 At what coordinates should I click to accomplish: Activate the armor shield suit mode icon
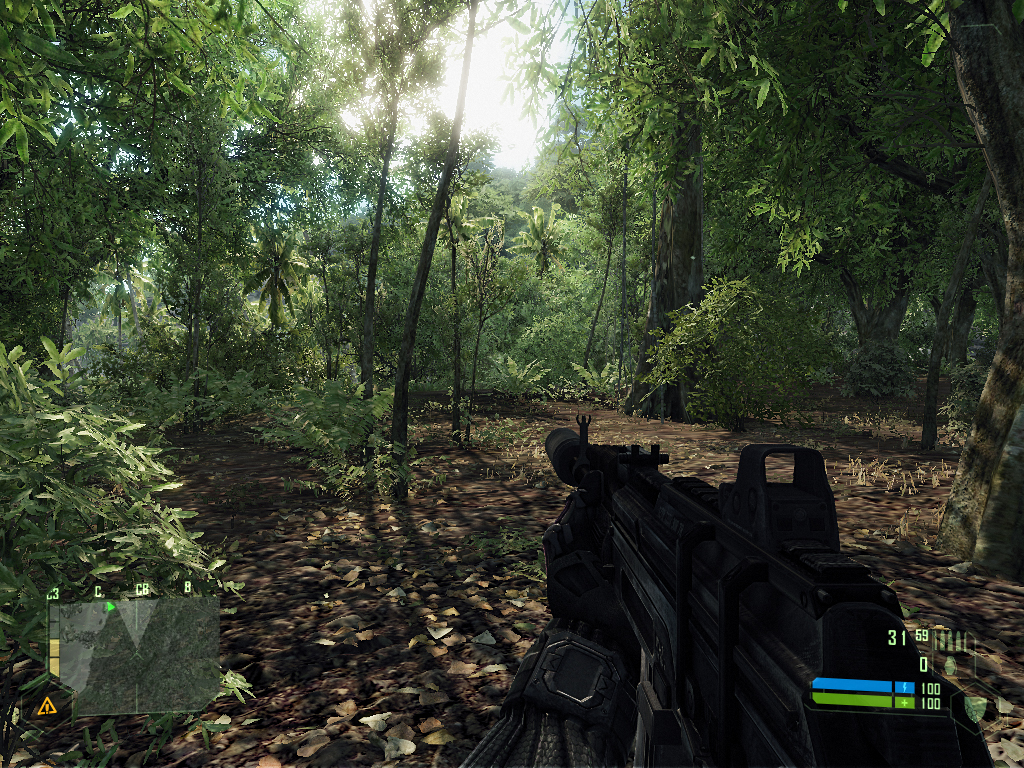click(x=974, y=707)
